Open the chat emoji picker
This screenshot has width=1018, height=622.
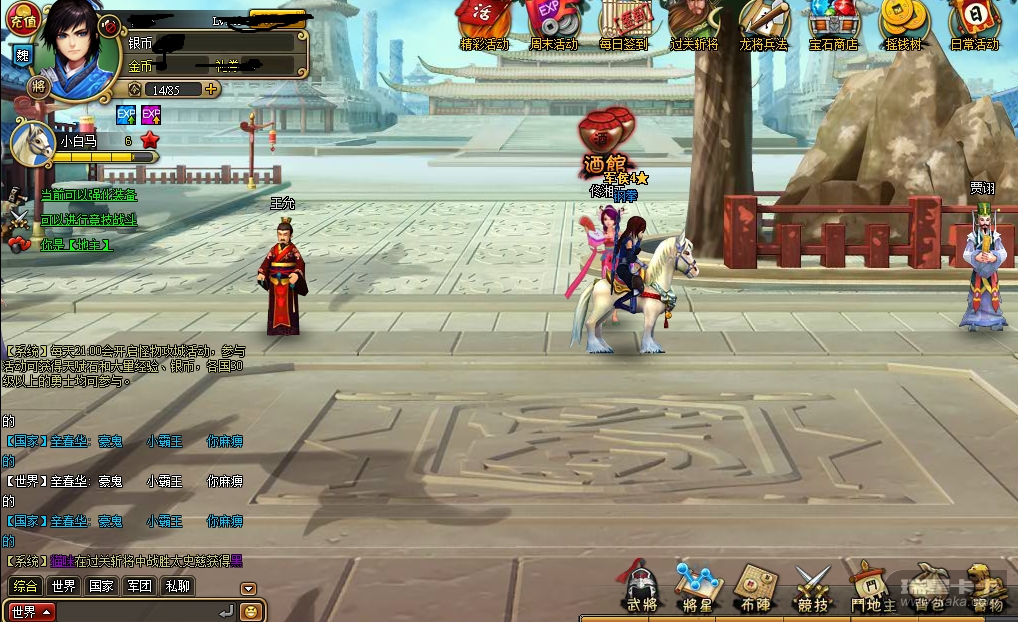point(251,610)
